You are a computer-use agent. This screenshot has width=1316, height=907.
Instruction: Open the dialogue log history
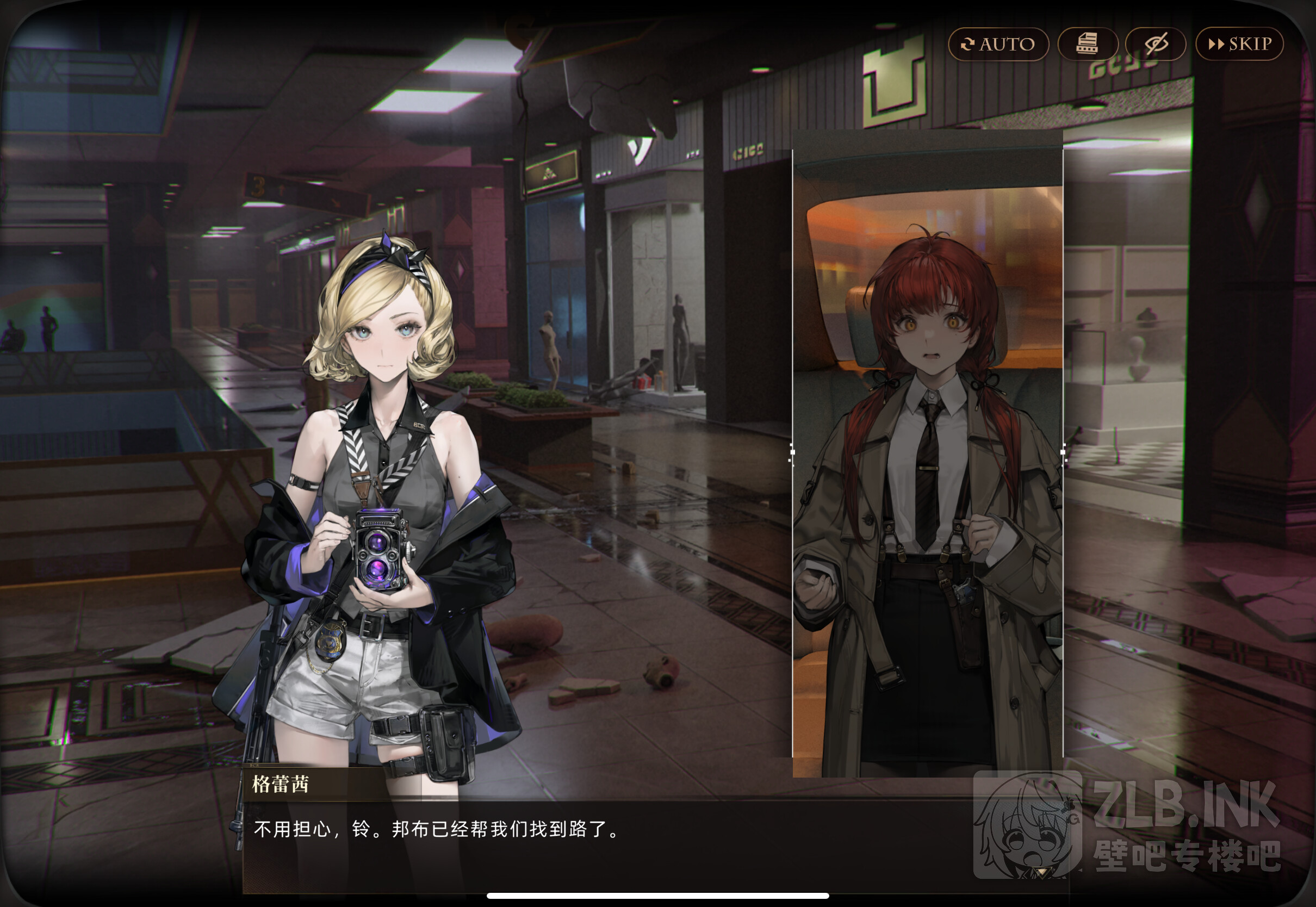[x=1087, y=44]
